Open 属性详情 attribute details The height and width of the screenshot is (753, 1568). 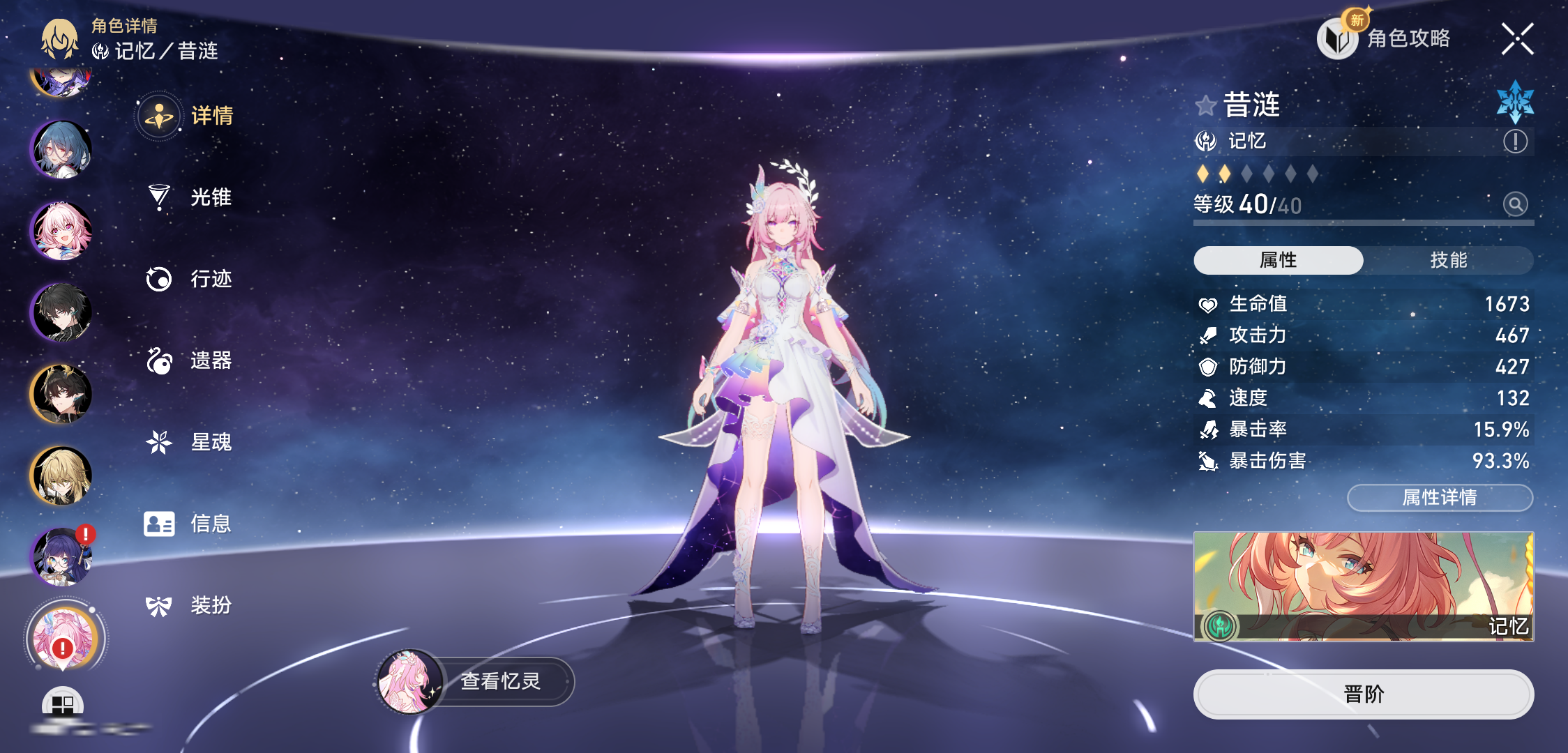point(1439,497)
